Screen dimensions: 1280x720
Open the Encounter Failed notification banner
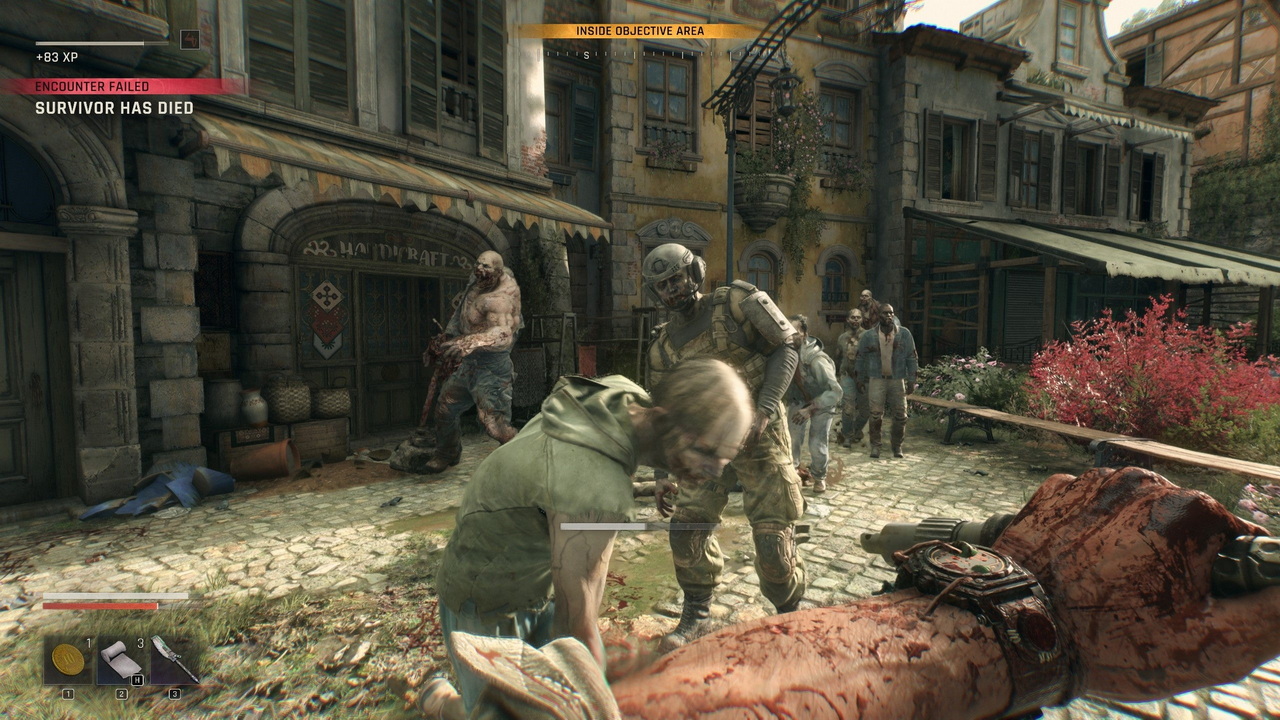tap(120, 87)
